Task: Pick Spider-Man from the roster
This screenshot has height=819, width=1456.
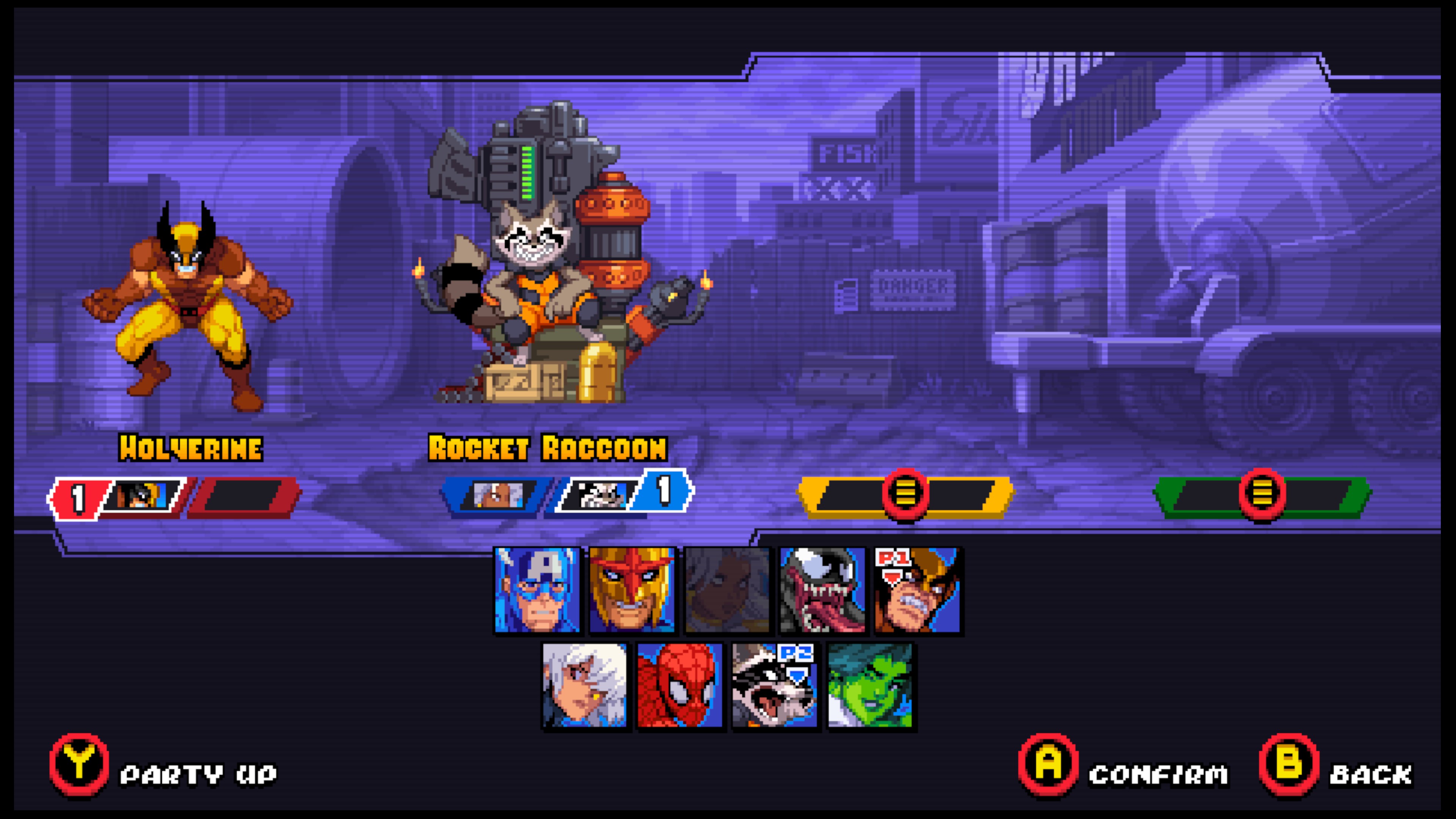Action: click(679, 685)
